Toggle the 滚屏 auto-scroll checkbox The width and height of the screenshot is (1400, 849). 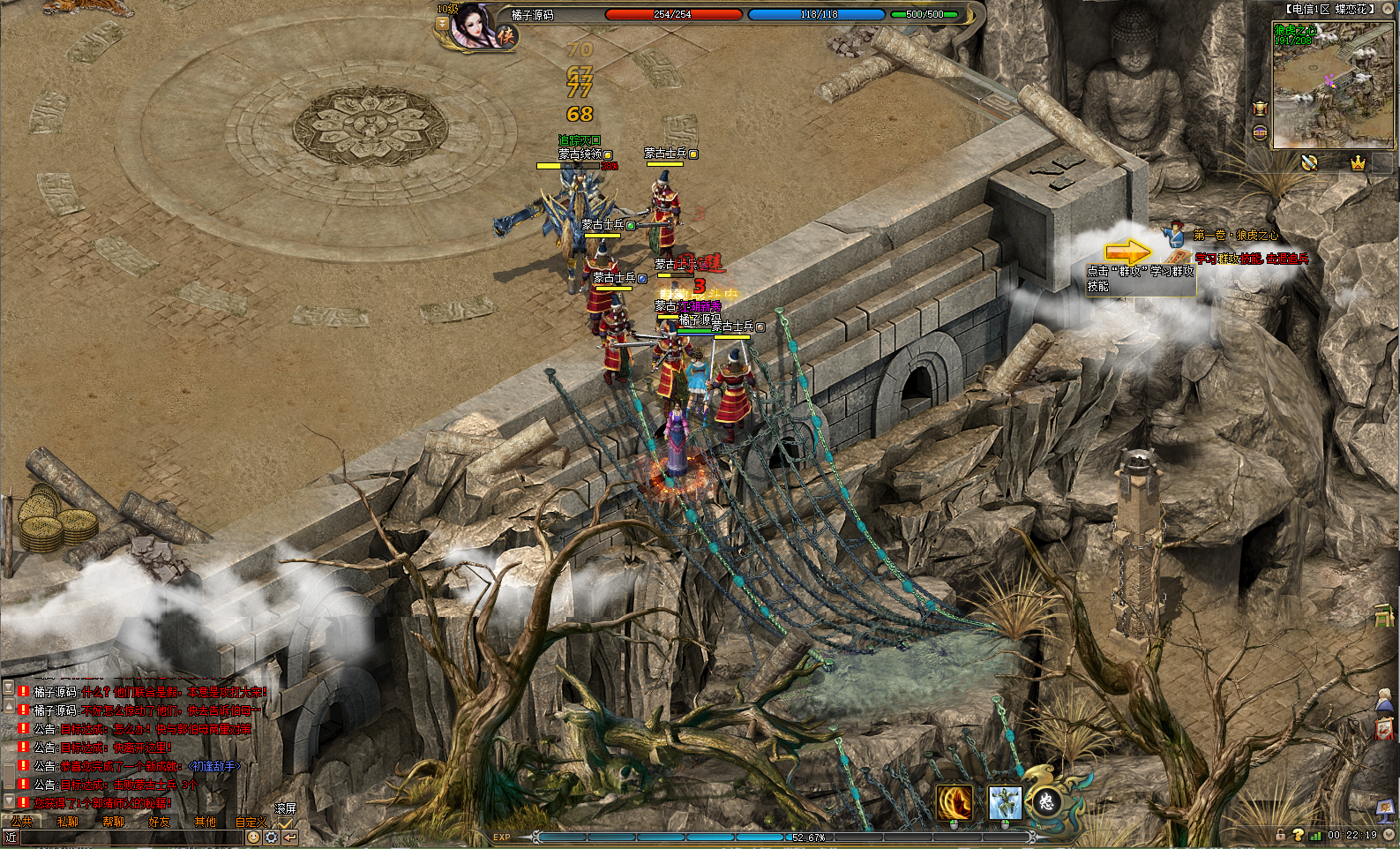[x=285, y=822]
